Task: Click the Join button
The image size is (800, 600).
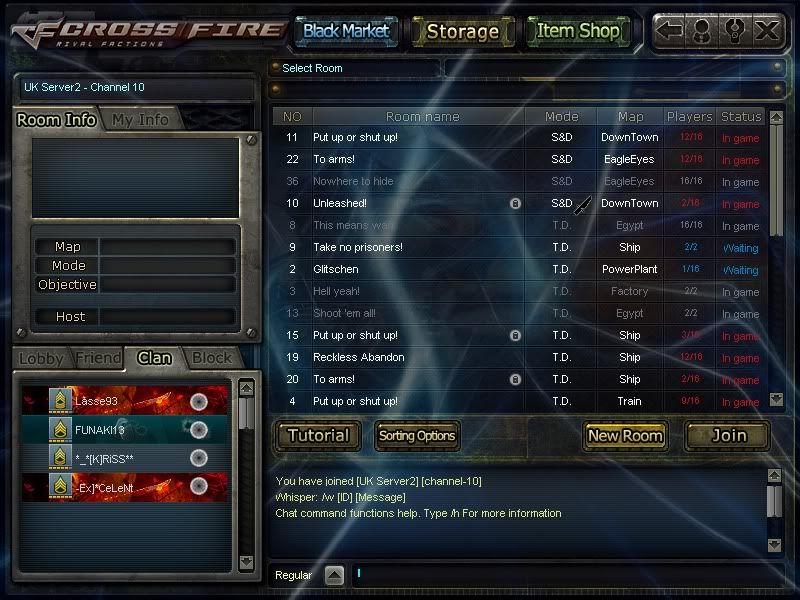Action: coord(728,435)
